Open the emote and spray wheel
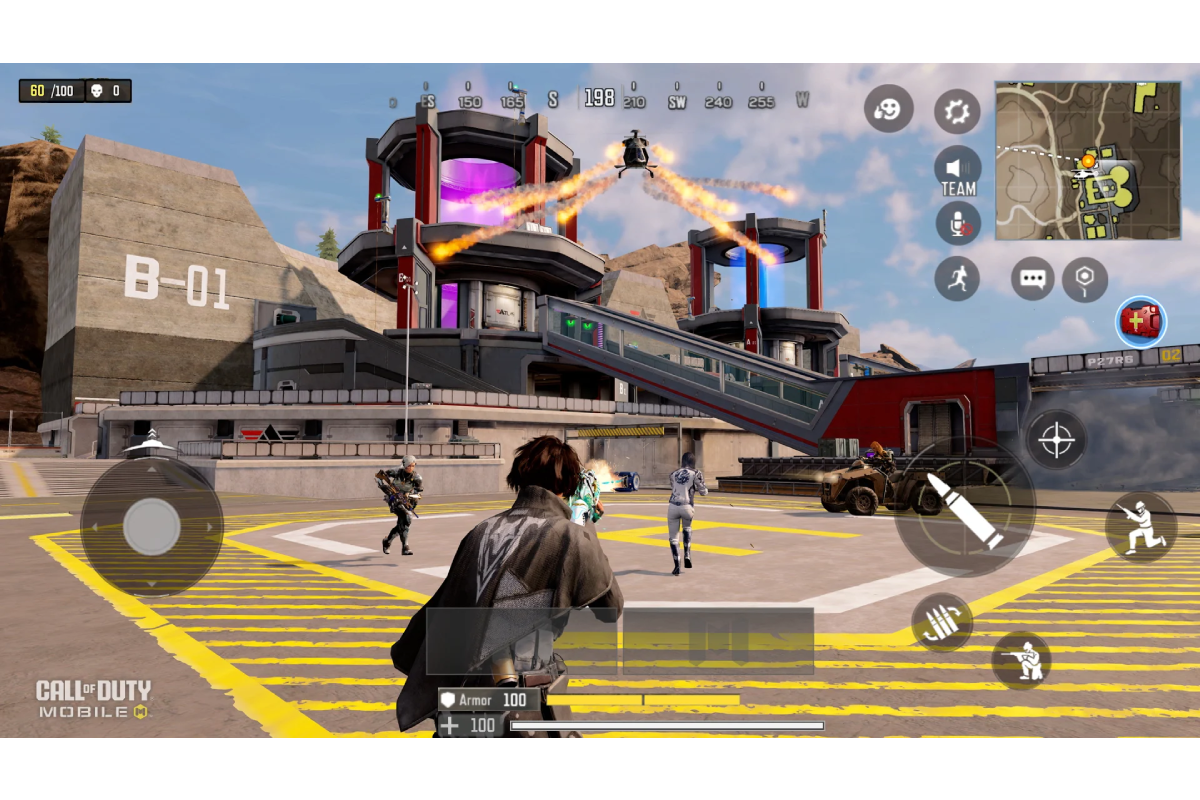Image resolution: width=1200 pixels, height=800 pixels. pyautogui.click(x=888, y=109)
